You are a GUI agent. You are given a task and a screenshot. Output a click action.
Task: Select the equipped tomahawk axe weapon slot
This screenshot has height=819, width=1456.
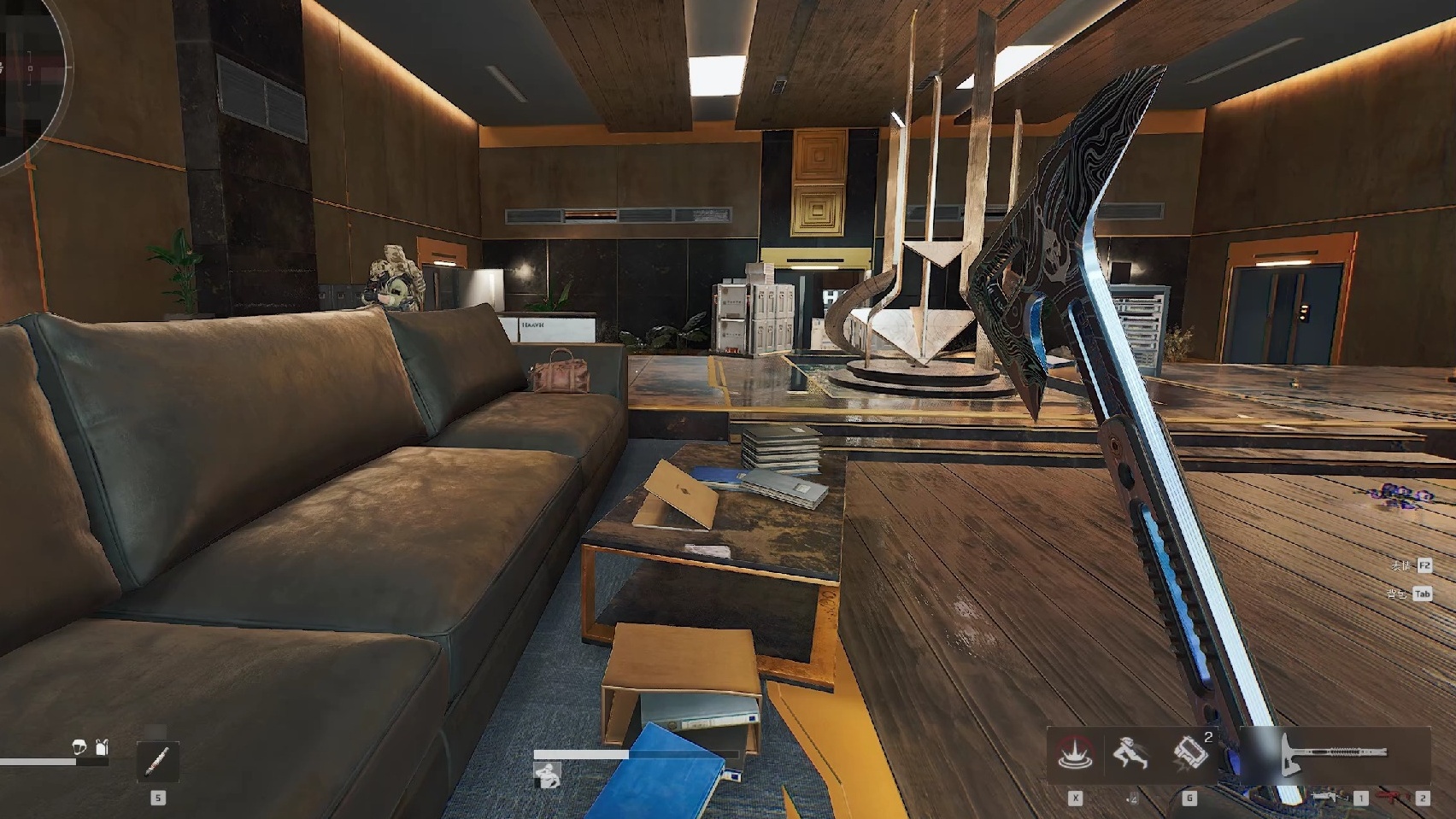coord(1335,755)
